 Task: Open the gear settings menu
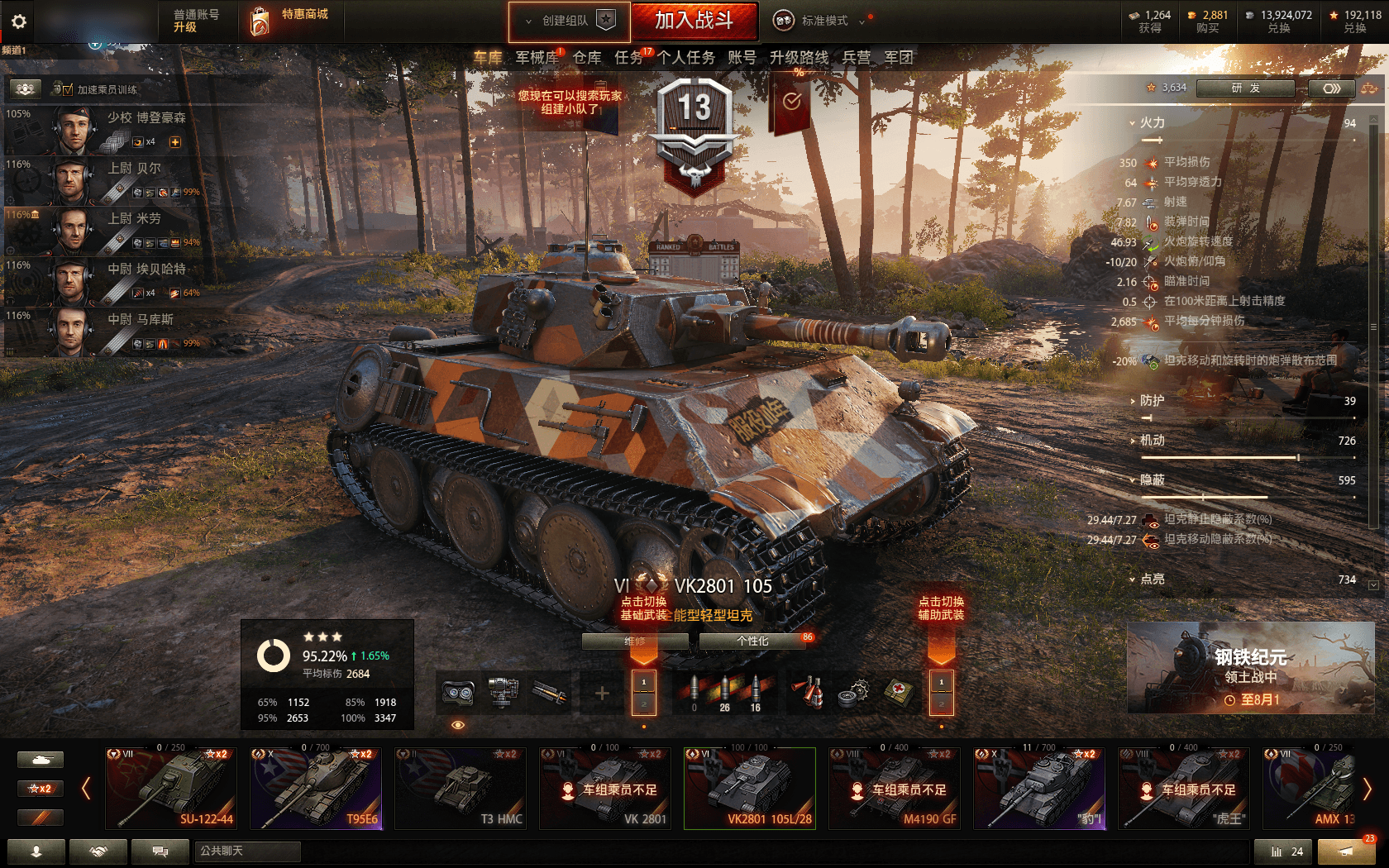pos(19,21)
